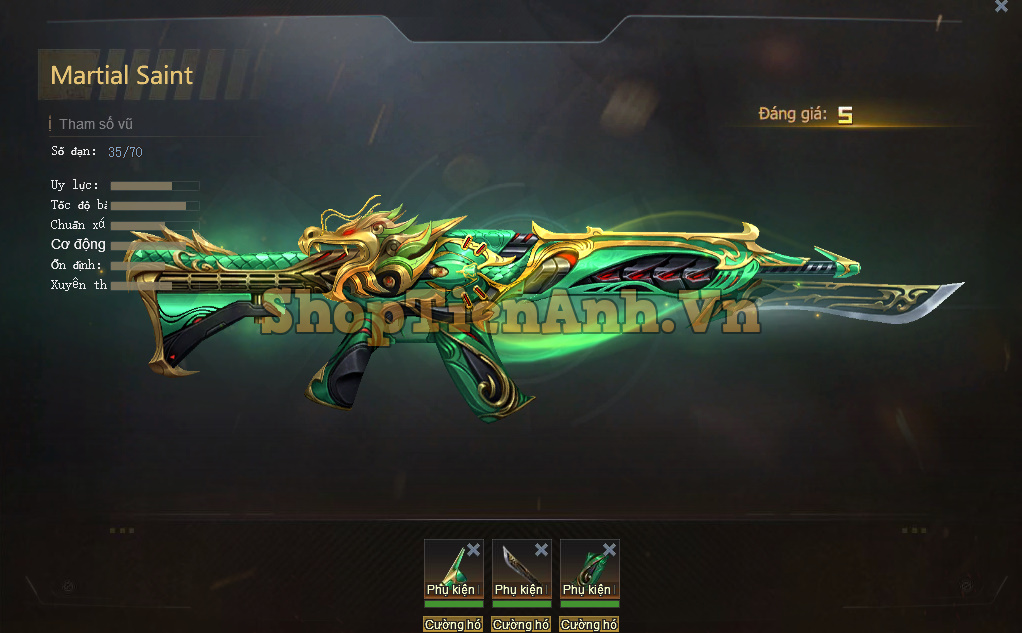Click Cường hó under the bayonet blade

521,625
